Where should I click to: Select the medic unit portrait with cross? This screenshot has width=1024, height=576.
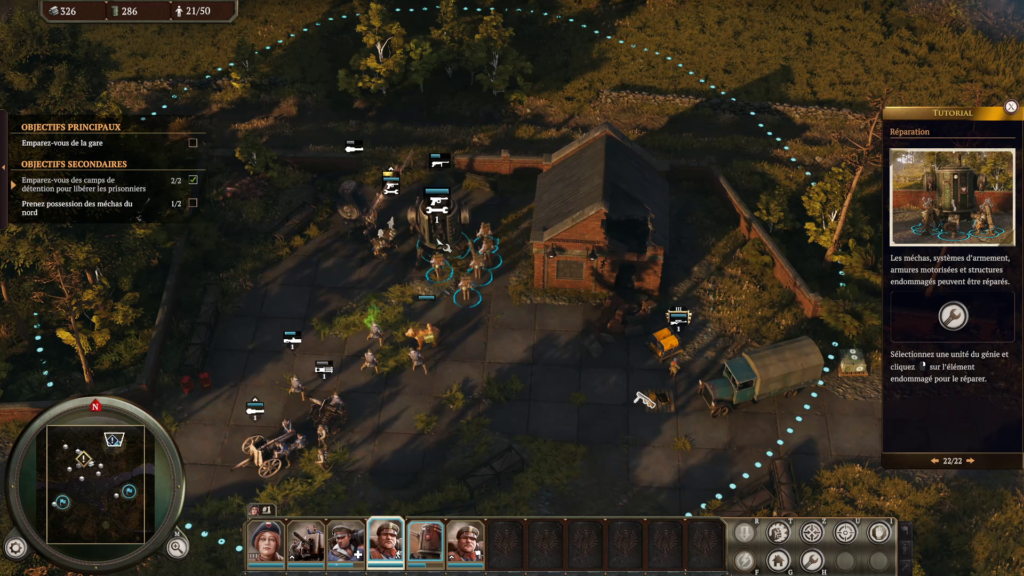[346, 541]
